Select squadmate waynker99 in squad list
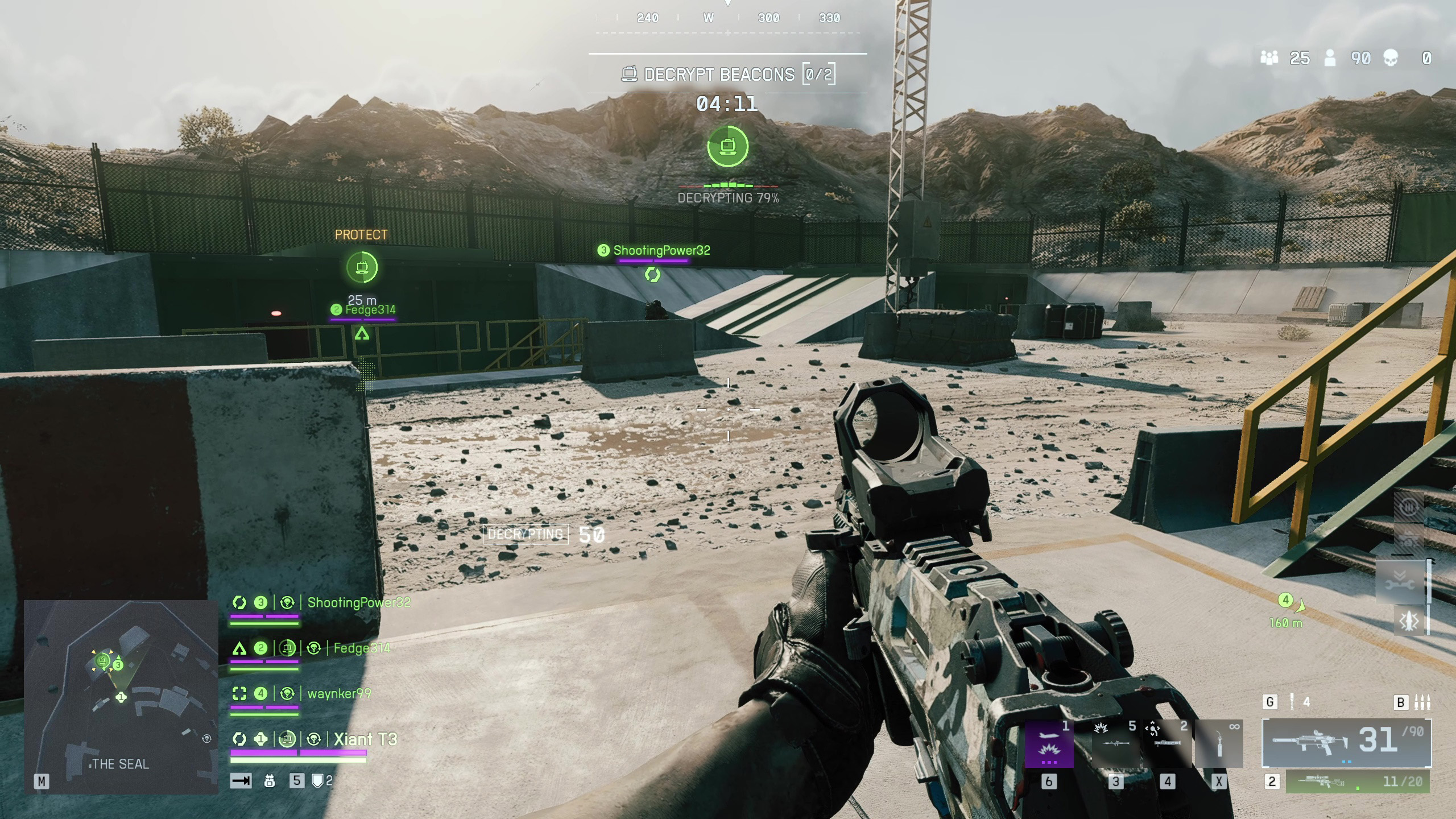 click(339, 694)
